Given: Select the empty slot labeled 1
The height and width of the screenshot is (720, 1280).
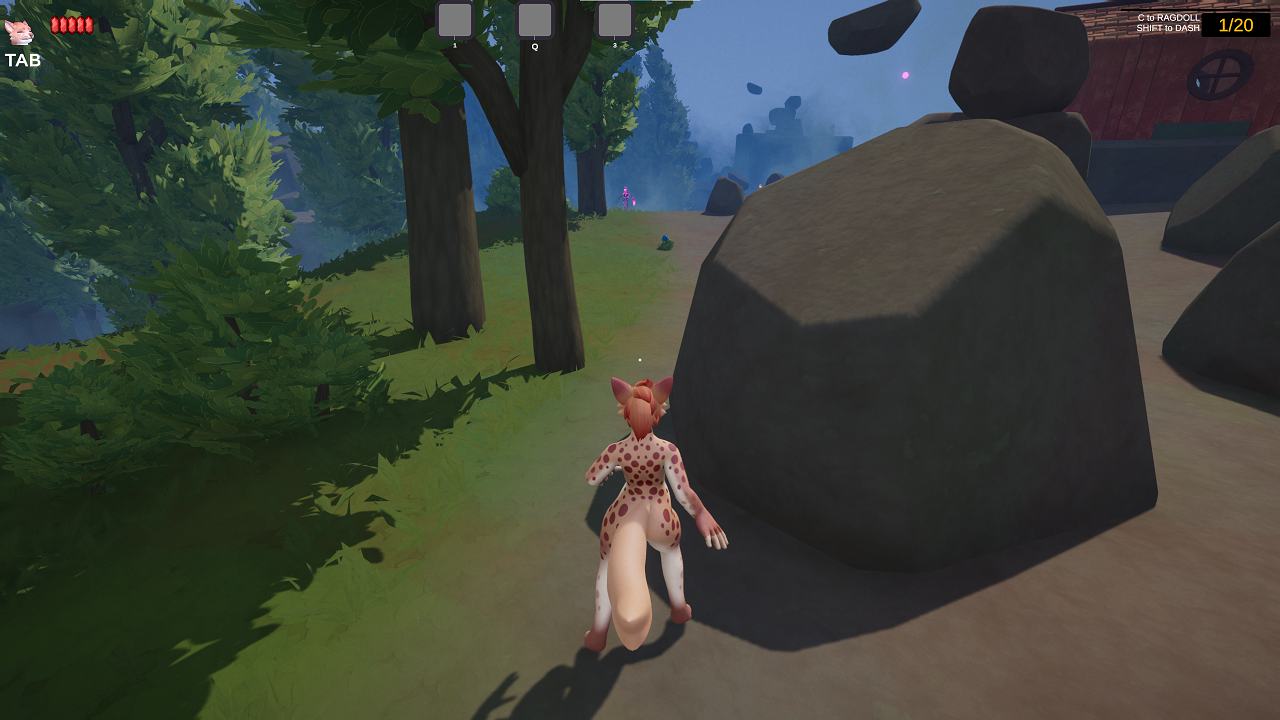Looking at the screenshot, I should (x=455, y=20).
